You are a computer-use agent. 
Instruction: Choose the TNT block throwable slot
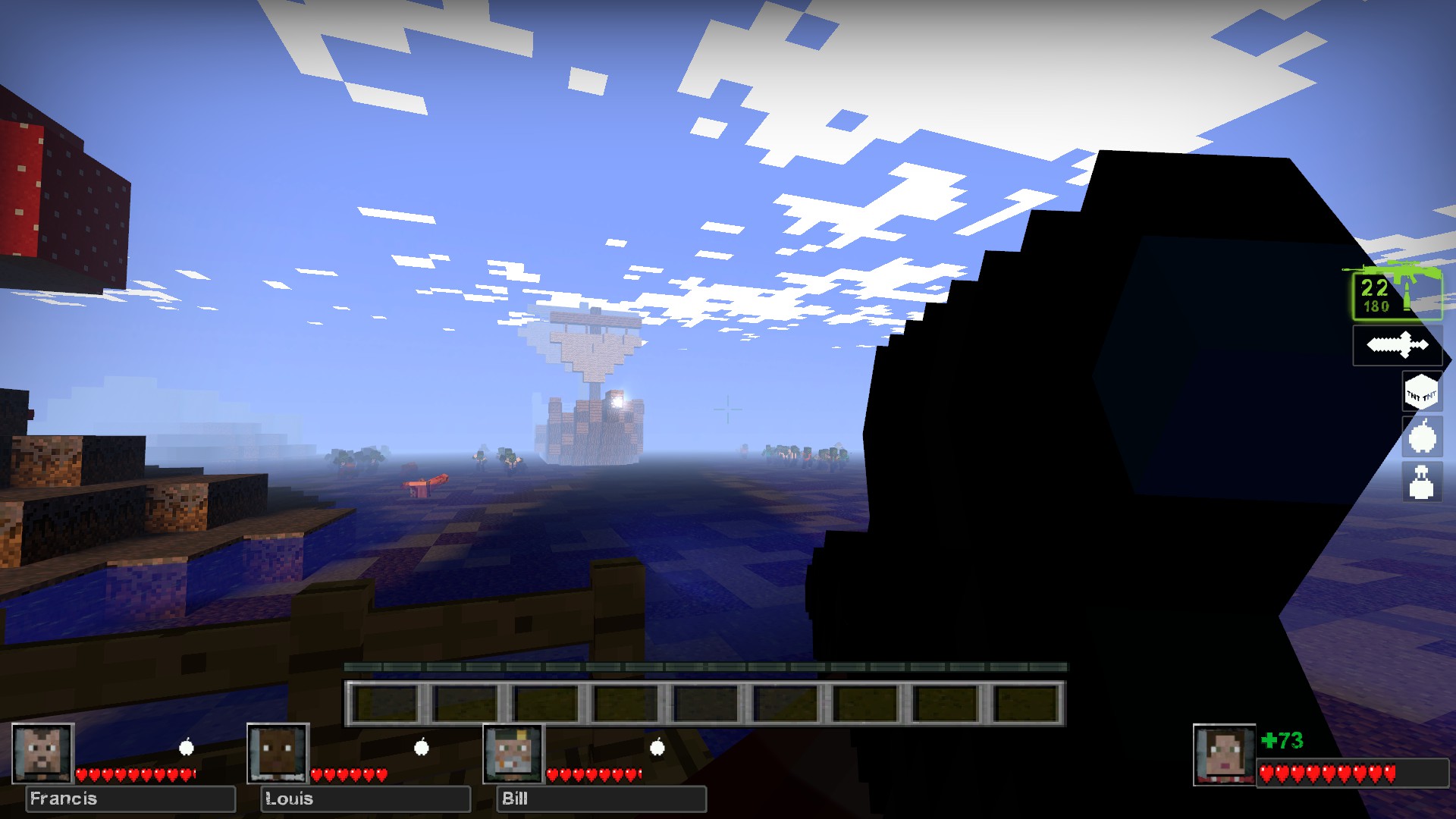(1421, 393)
